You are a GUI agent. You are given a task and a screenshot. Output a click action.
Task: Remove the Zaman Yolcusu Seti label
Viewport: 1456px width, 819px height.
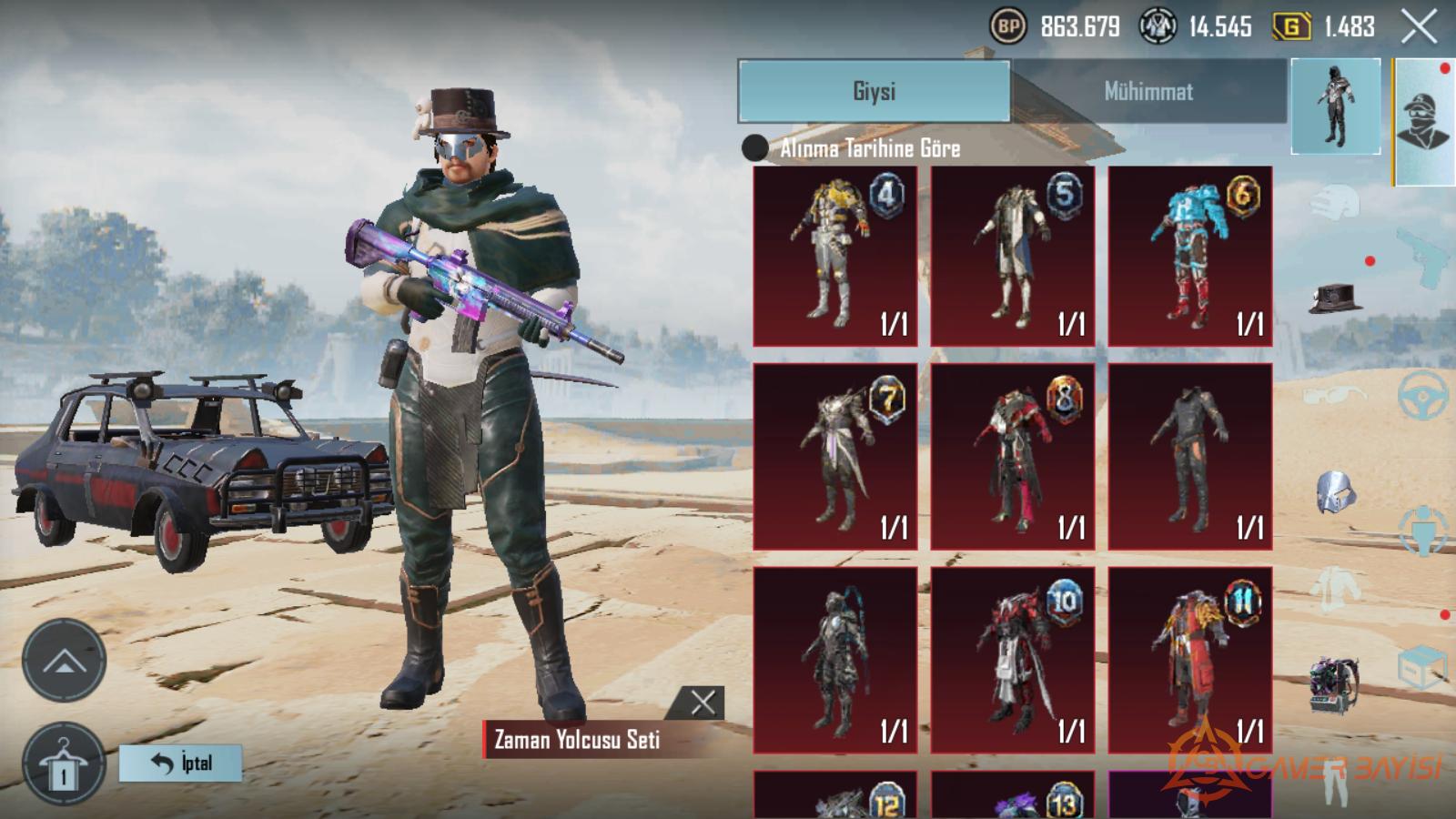(x=703, y=702)
